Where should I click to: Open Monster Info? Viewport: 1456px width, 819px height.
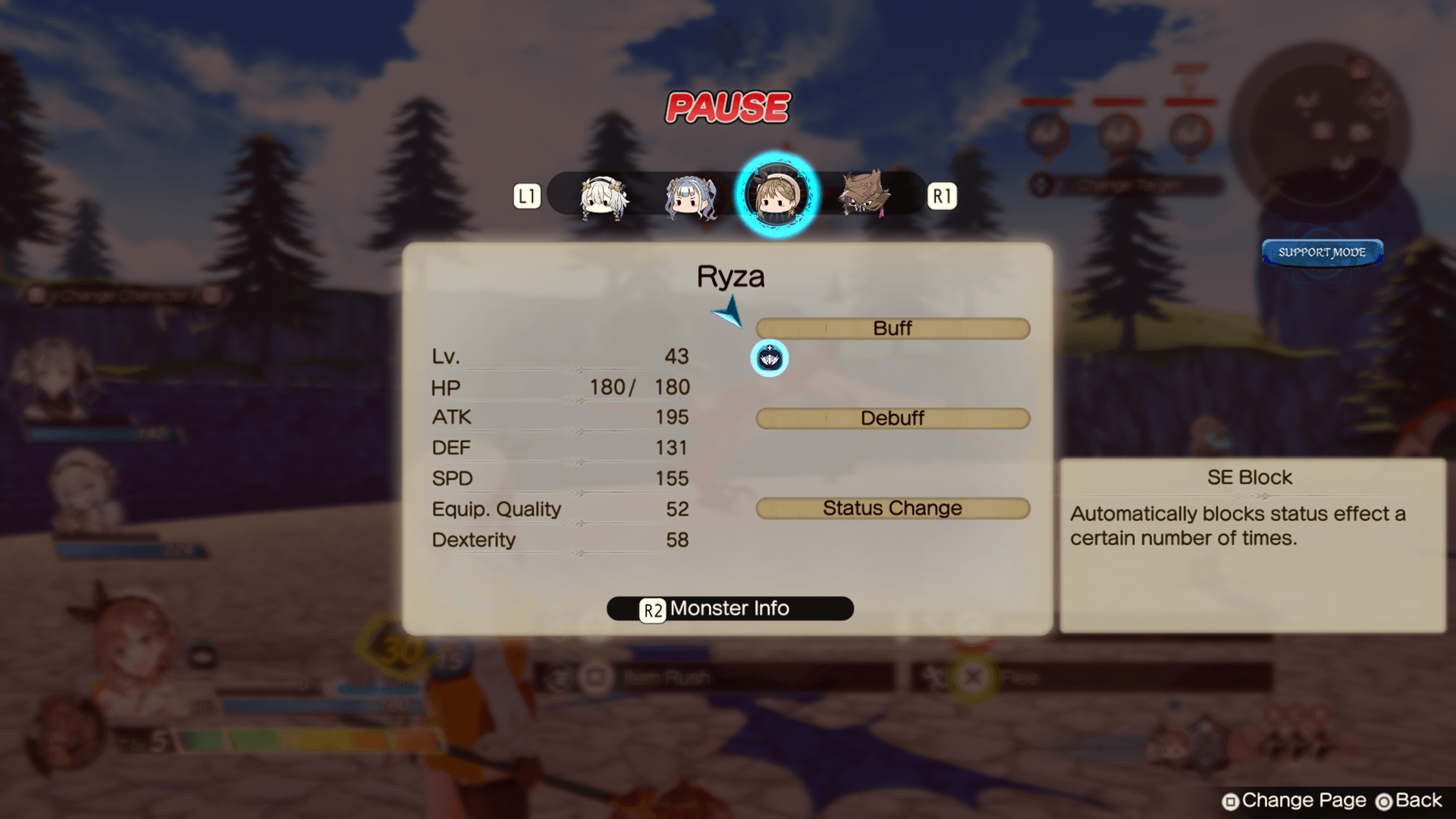pyautogui.click(x=730, y=609)
